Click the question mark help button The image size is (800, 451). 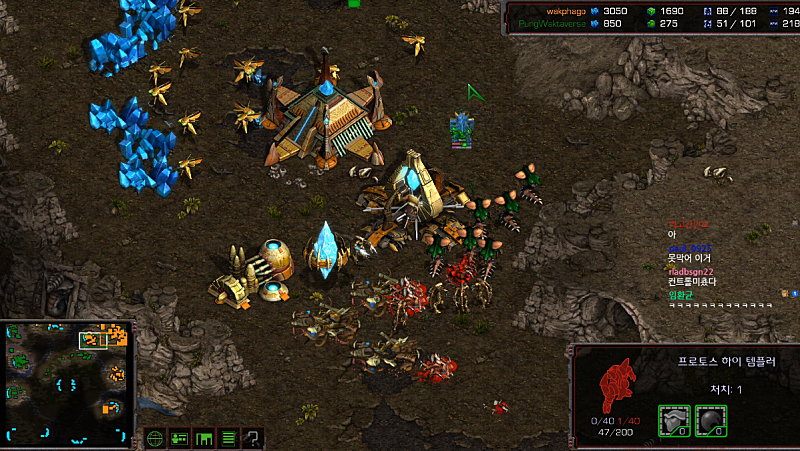(x=253, y=438)
